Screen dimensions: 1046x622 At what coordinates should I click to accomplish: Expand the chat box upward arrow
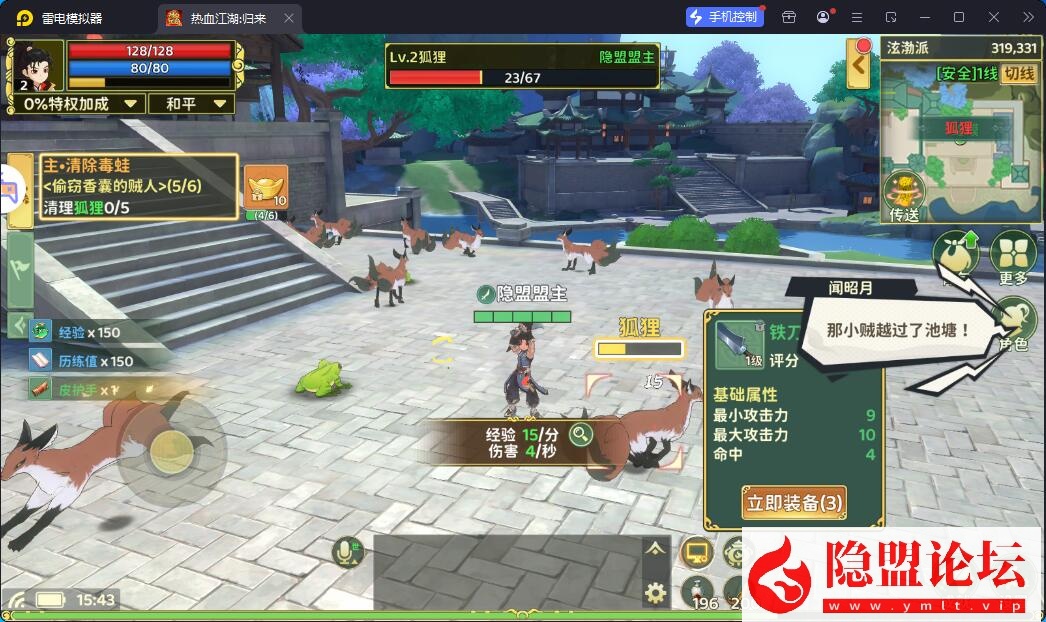655,548
